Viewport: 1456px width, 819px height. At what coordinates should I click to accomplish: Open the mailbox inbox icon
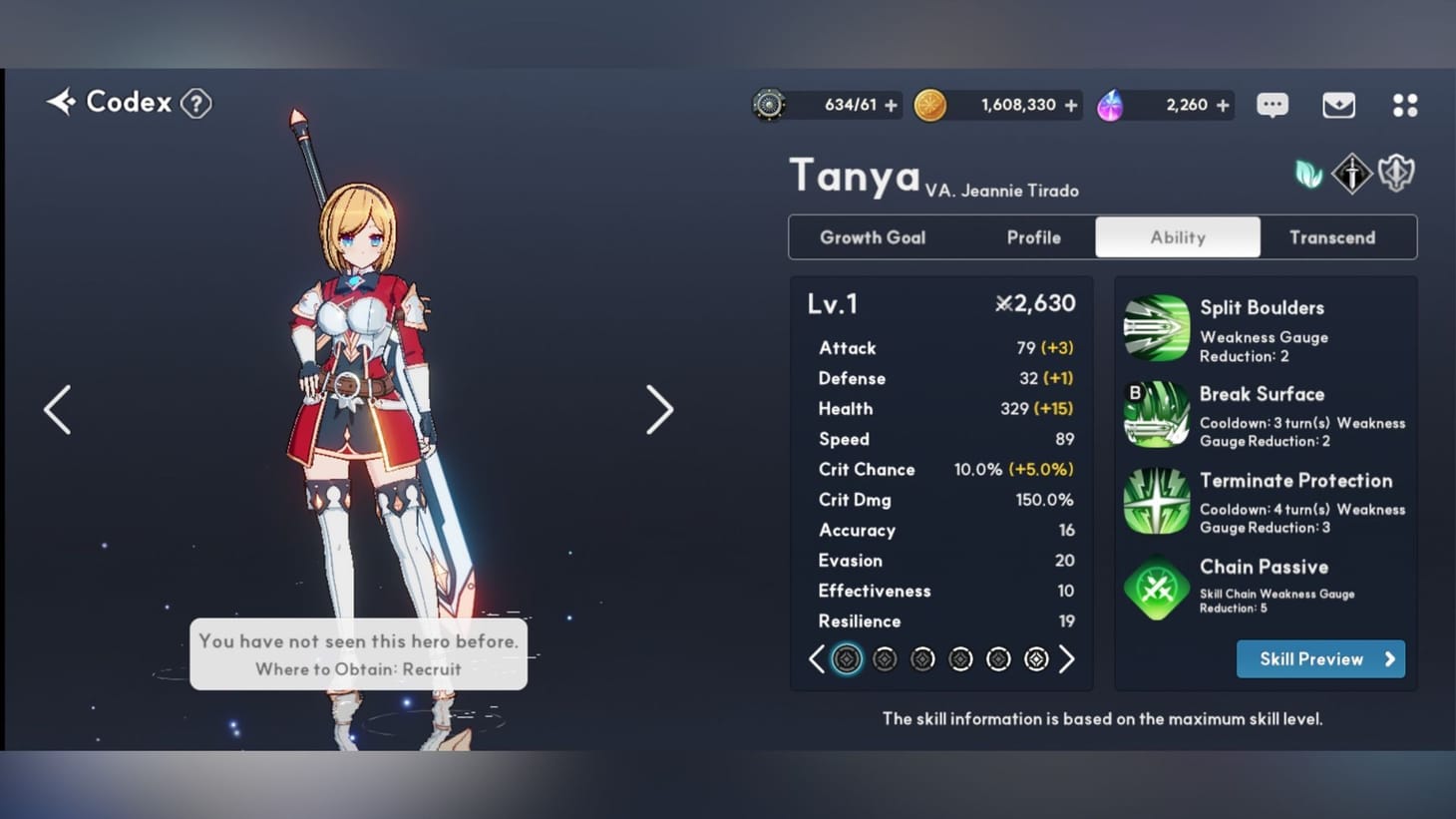1338,105
